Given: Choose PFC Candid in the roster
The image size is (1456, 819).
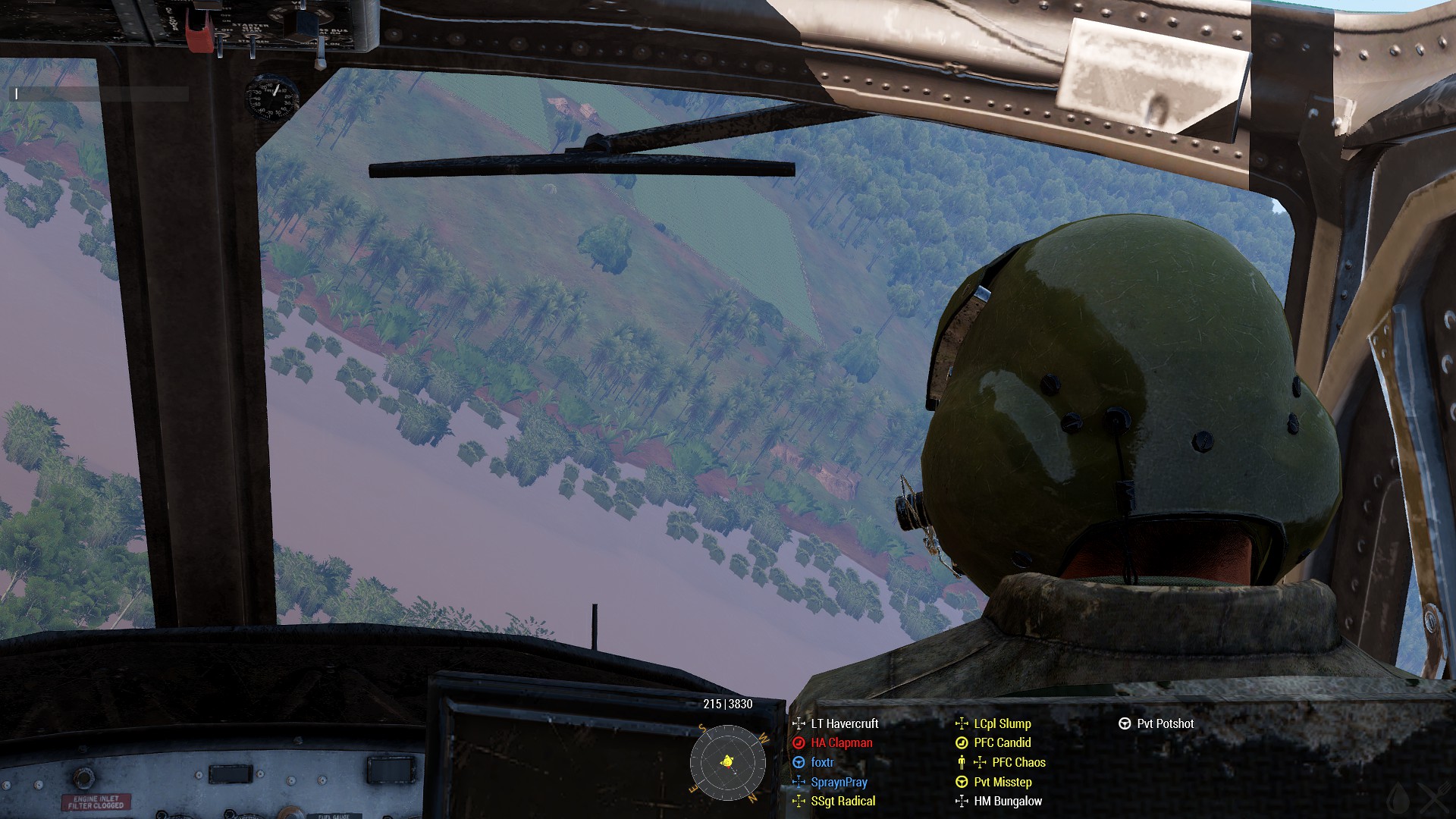Looking at the screenshot, I should pyautogui.click(x=1002, y=742).
